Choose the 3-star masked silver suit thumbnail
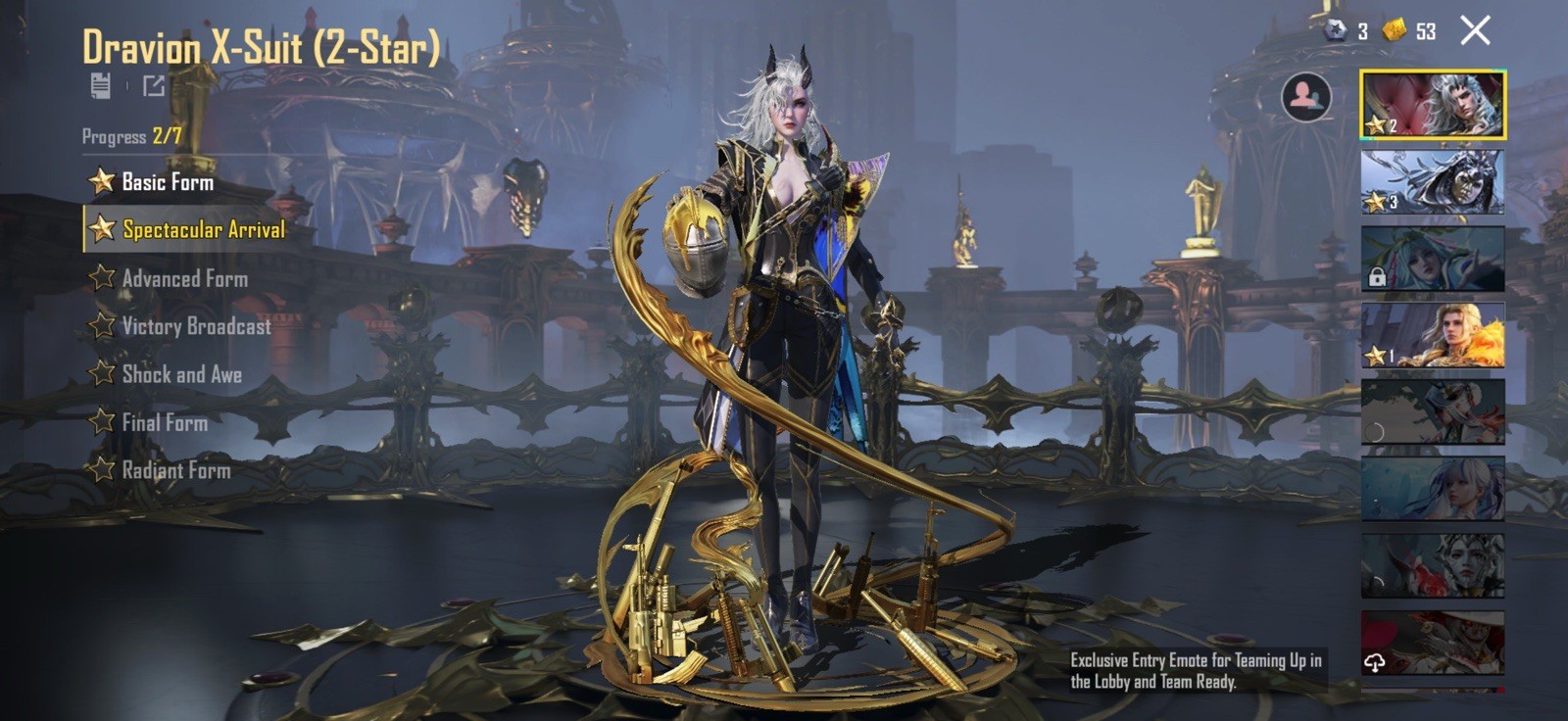This screenshot has width=1568, height=721. tap(1433, 181)
